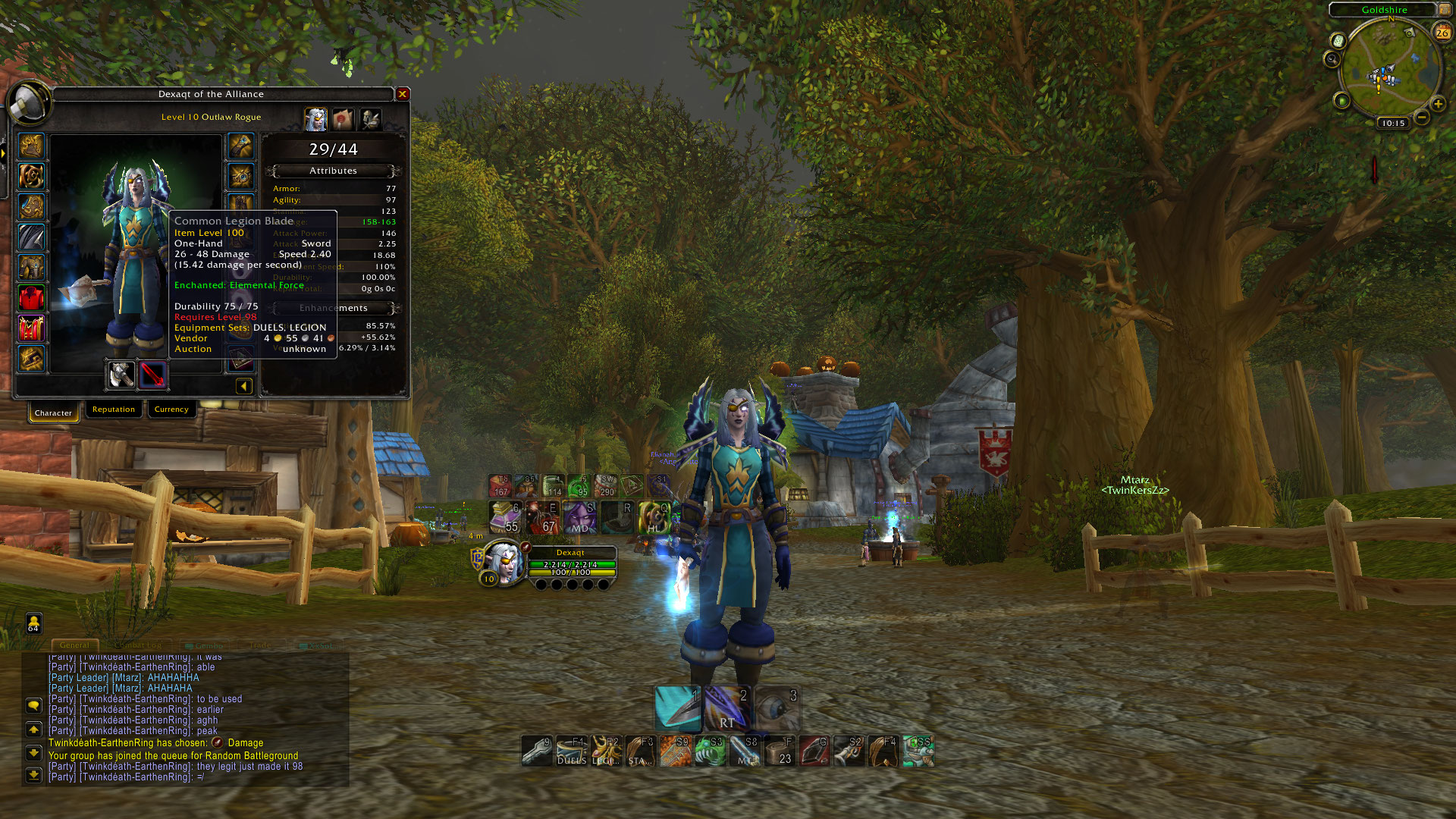The width and height of the screenshot is (1456, 819).
Task: Open the calendar showing day 26
Action: tap(1442, 32)
